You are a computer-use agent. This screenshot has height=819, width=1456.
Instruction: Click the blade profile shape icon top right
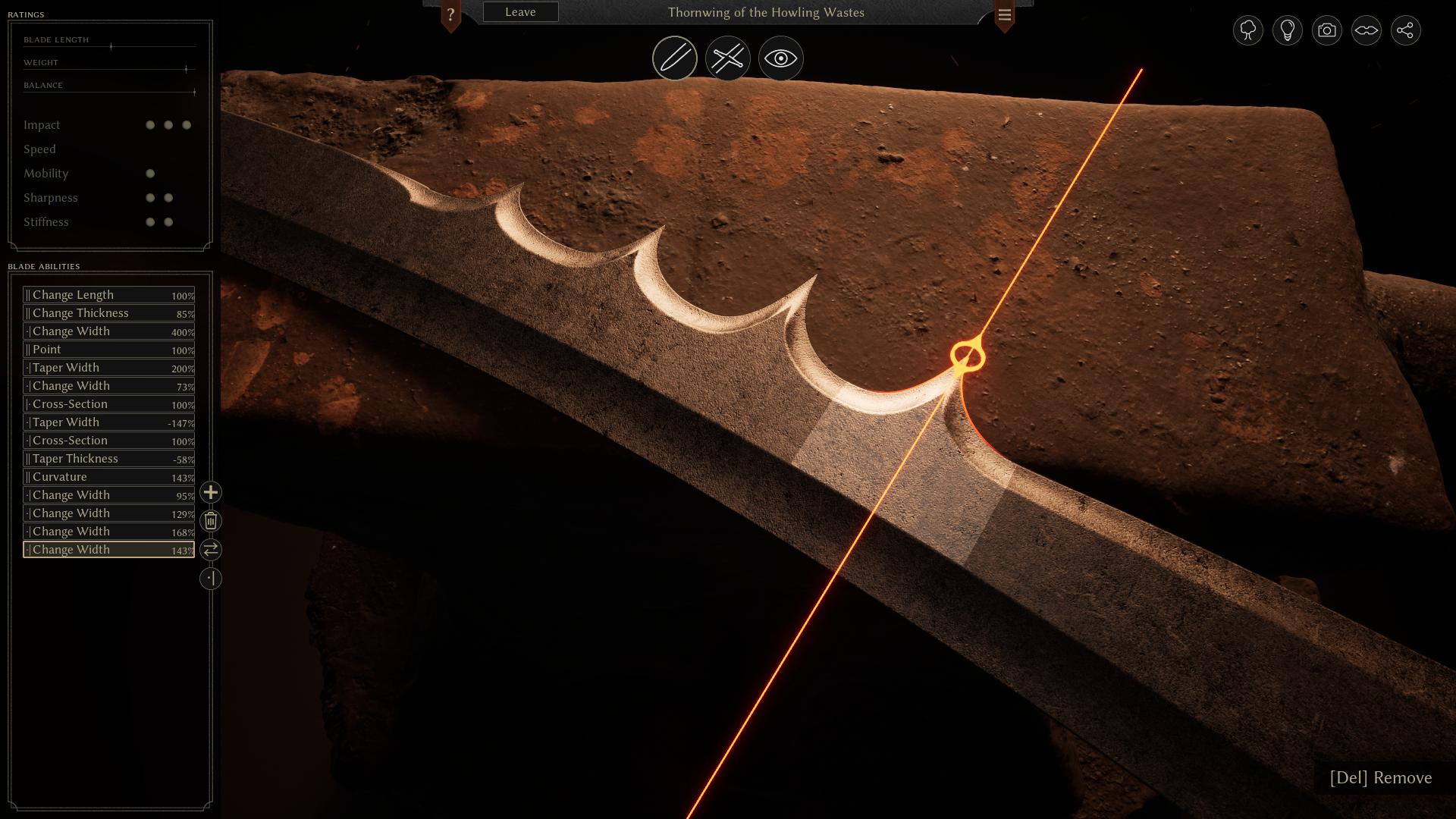[x=1366, y=30]
